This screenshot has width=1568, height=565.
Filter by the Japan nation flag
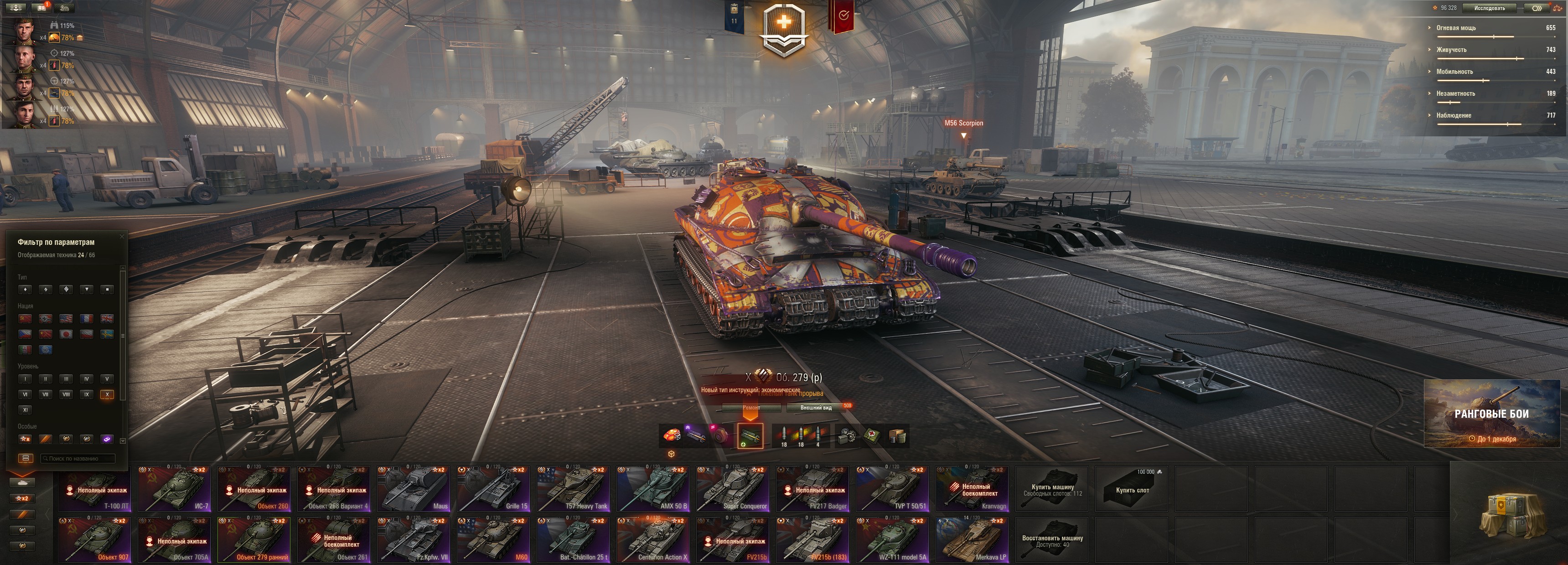pos(66,334)
